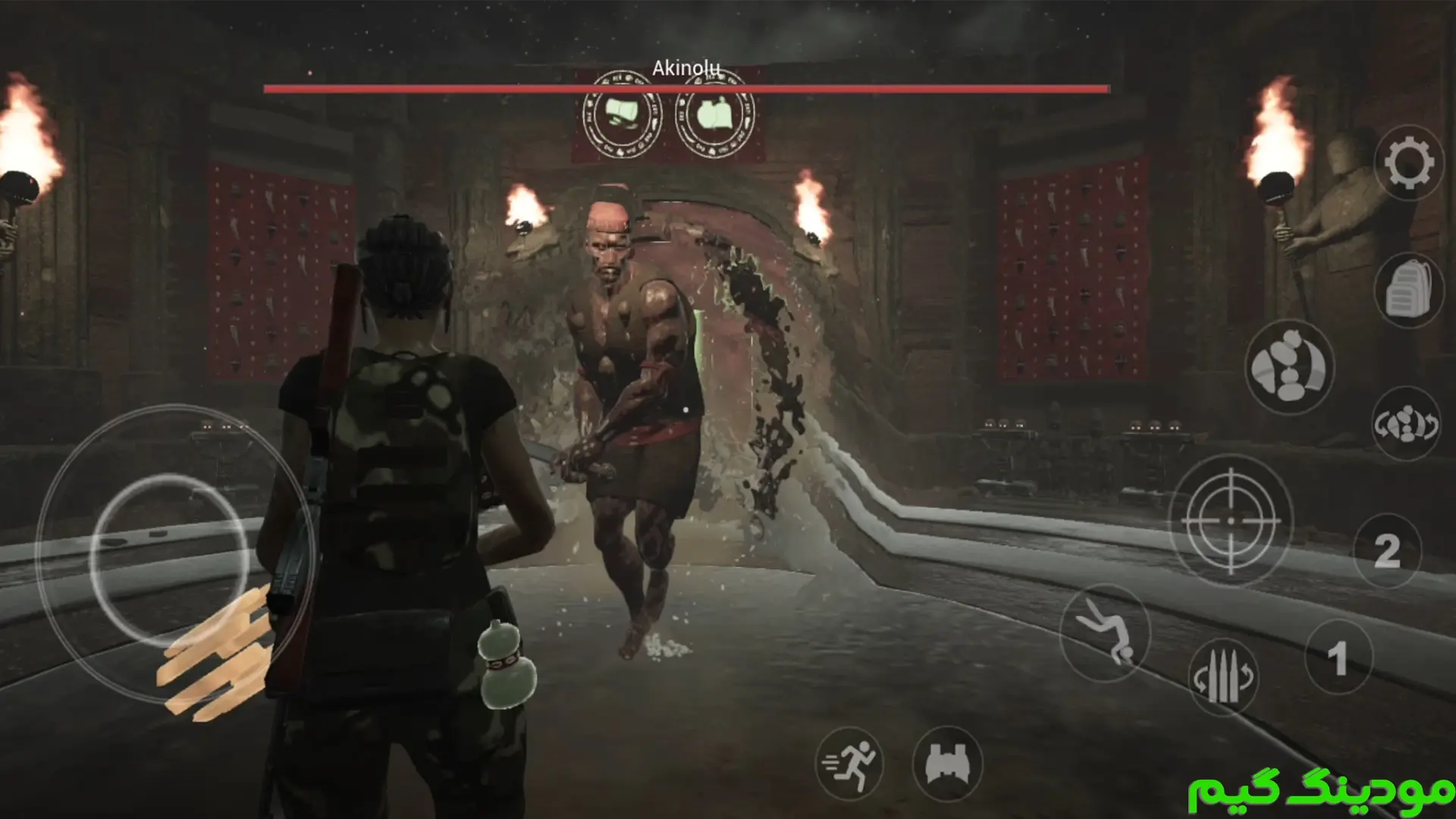Tap the virtual movement joystick
Screen dimensions: 1456x819
click(170, 560)
